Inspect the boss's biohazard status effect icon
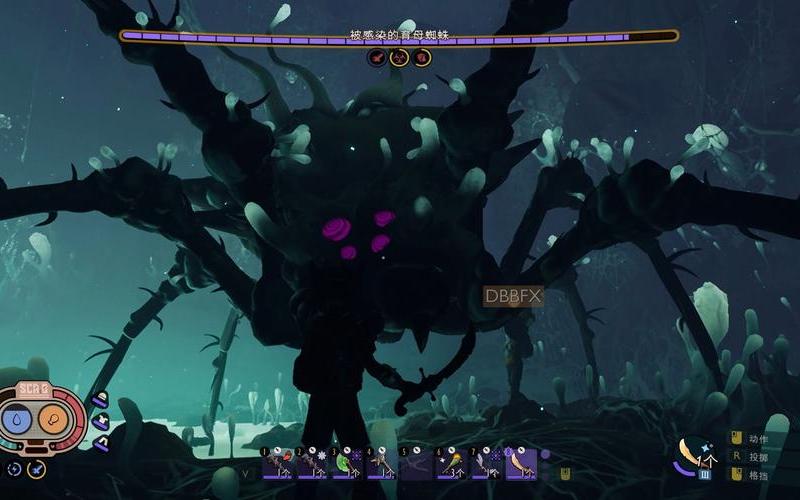This screenshot has width=800, height=500. (400, 58)
